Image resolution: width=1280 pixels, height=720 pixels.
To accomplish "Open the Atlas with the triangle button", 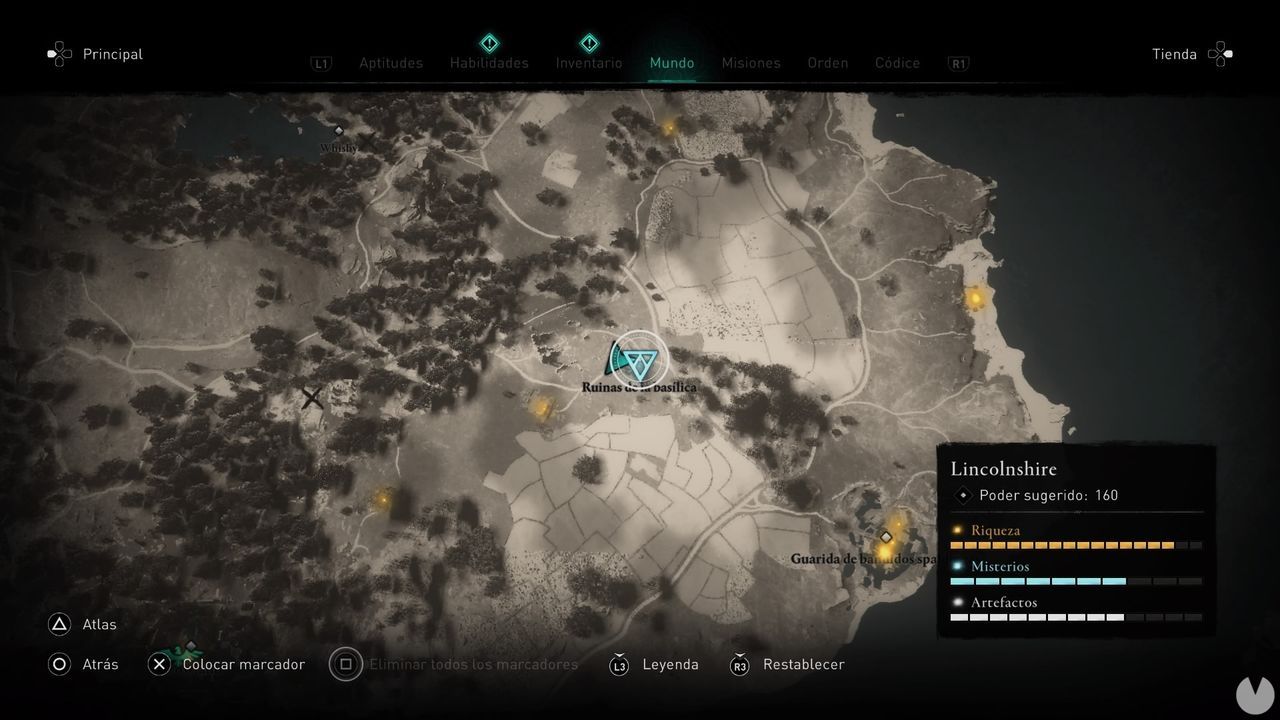I will coord(60,624).
